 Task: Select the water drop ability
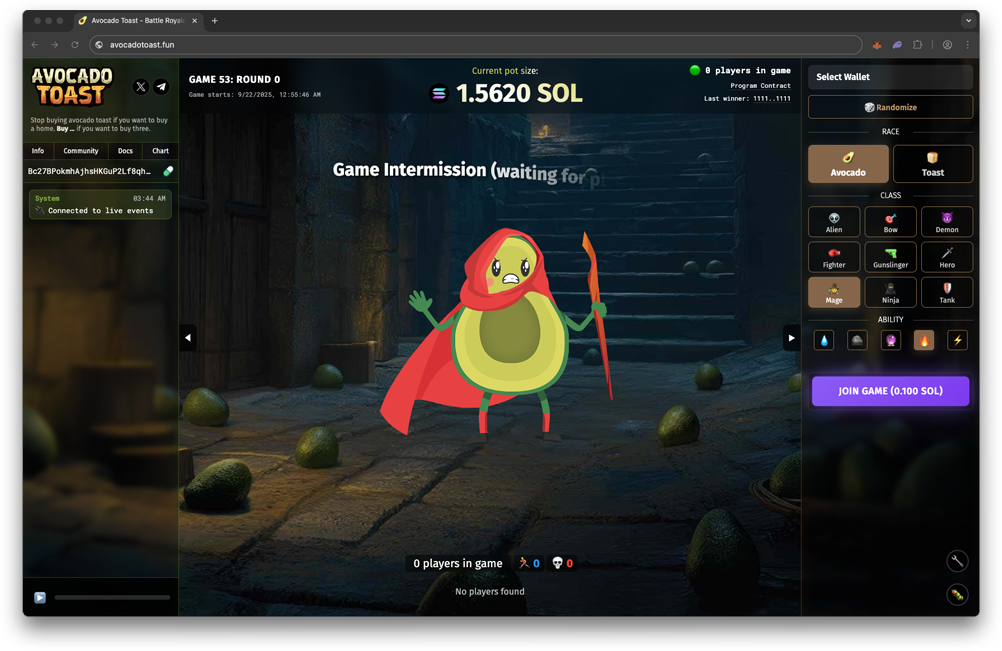point(824,340)
